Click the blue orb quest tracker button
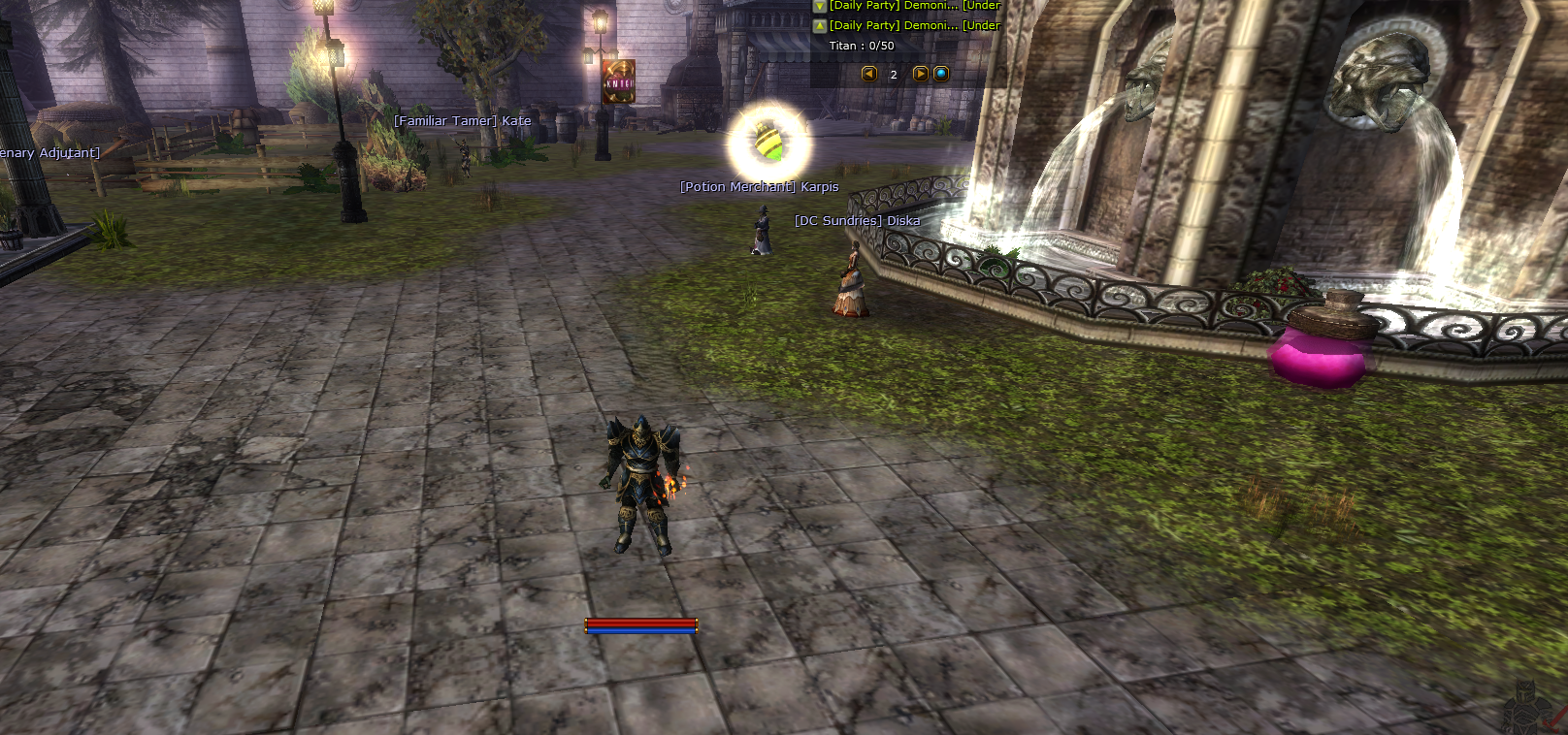 [940, 74]
